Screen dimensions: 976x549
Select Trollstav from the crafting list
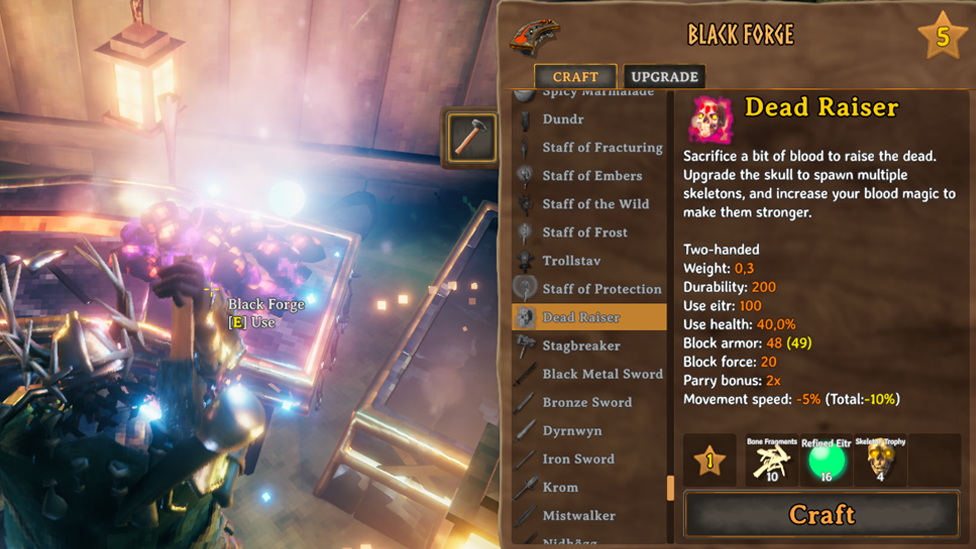click(x=571, y=261)
